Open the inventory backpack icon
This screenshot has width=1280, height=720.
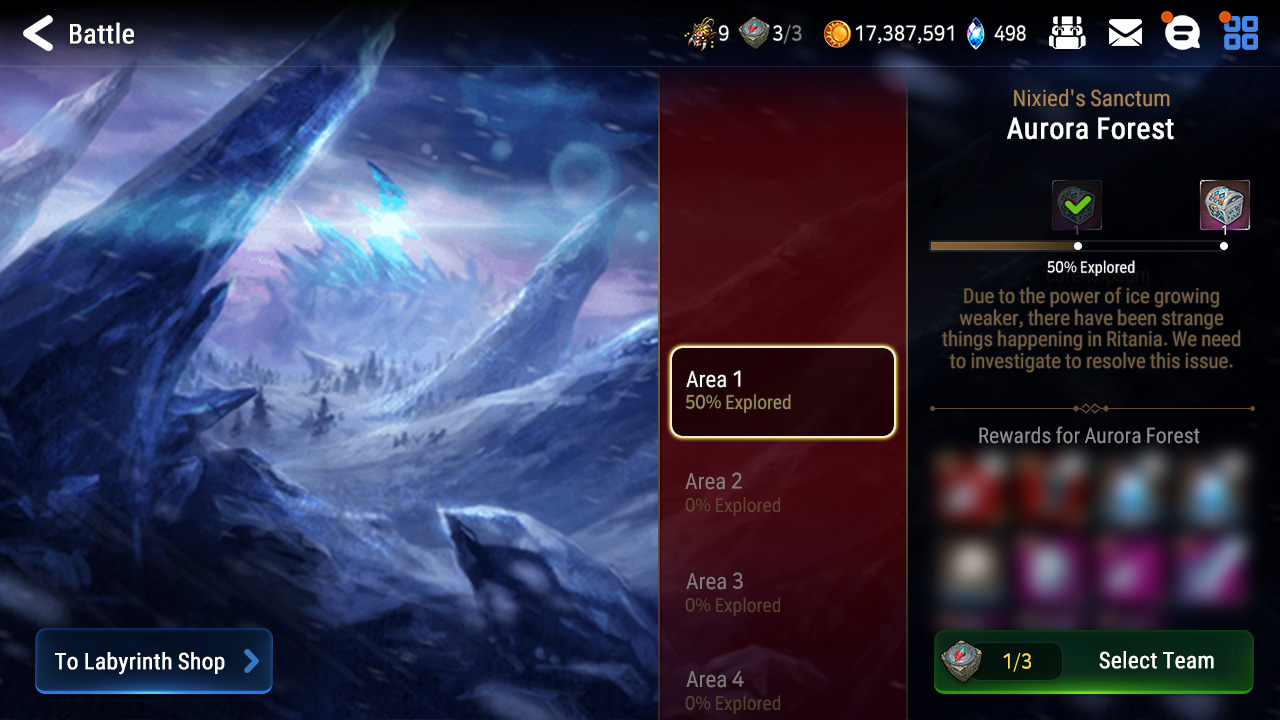point(1066,33)
